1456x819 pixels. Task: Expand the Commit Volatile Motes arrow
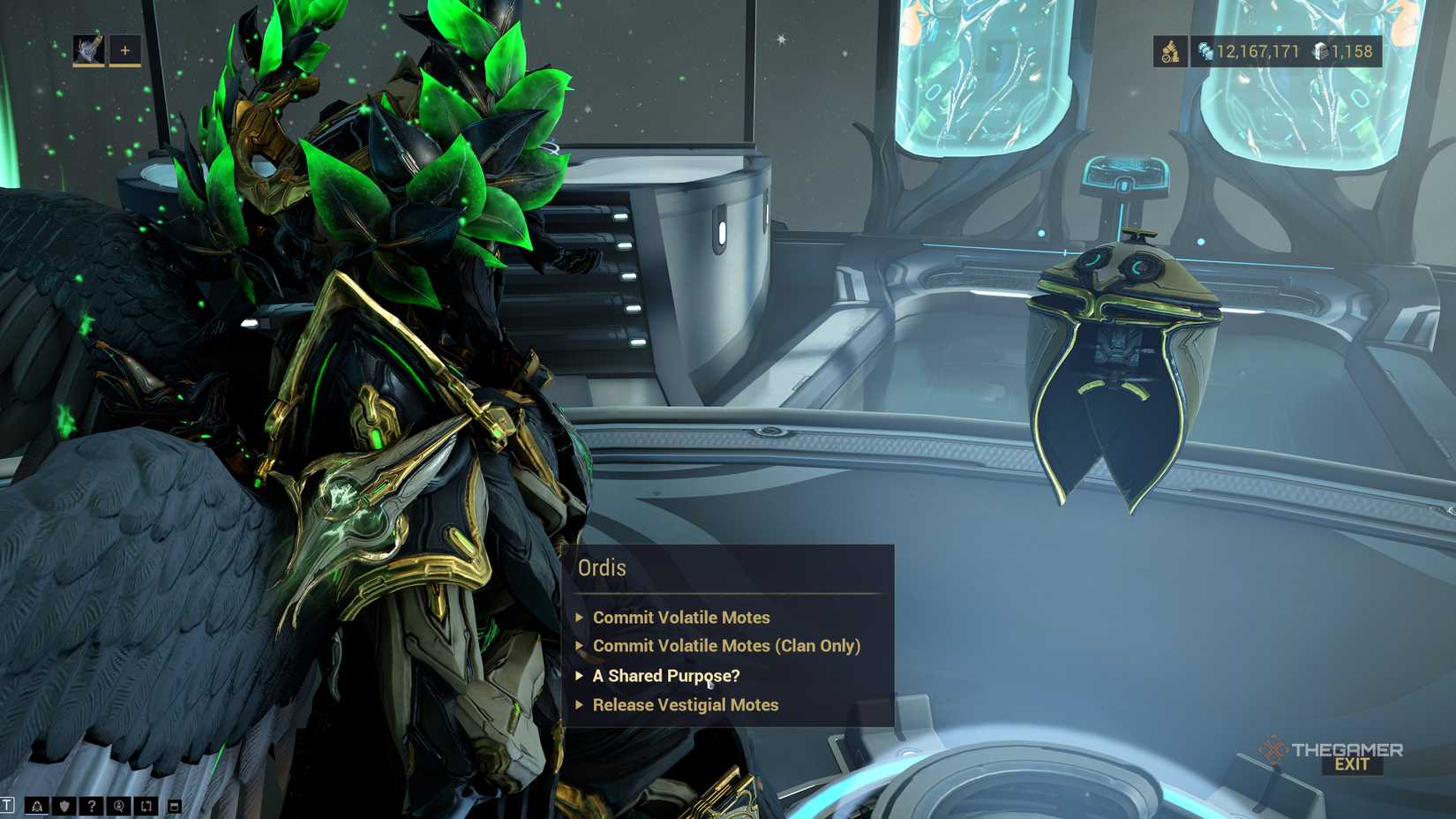(581, 618)
